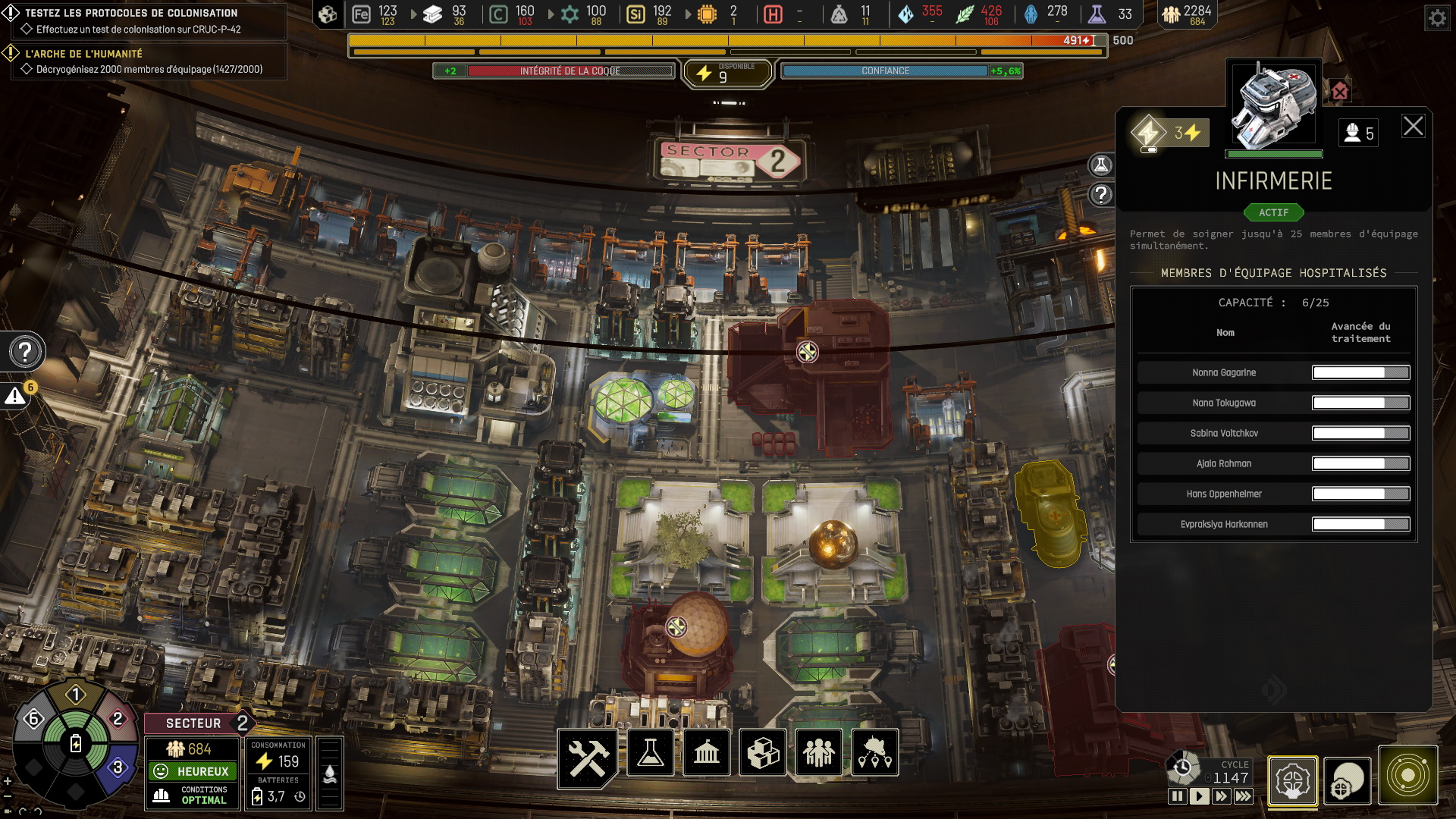1456x819 pixels.
Task: Pause the game cycle
Action: pyautogui.click(x=1177, y=796)
